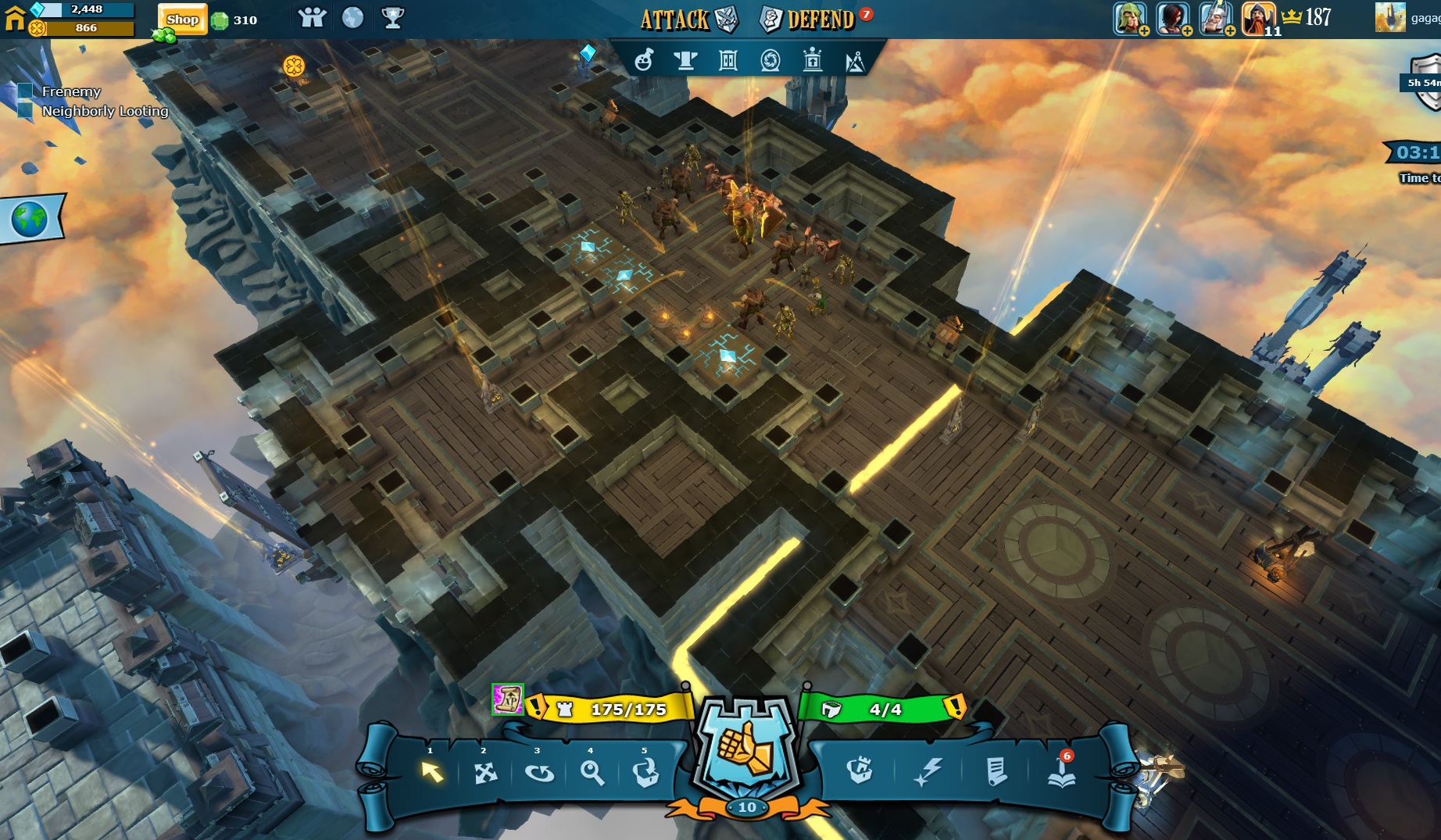Open the friends icon in the top bar
The width and height of the screenshot is (1441, 840).
point(312,18)
